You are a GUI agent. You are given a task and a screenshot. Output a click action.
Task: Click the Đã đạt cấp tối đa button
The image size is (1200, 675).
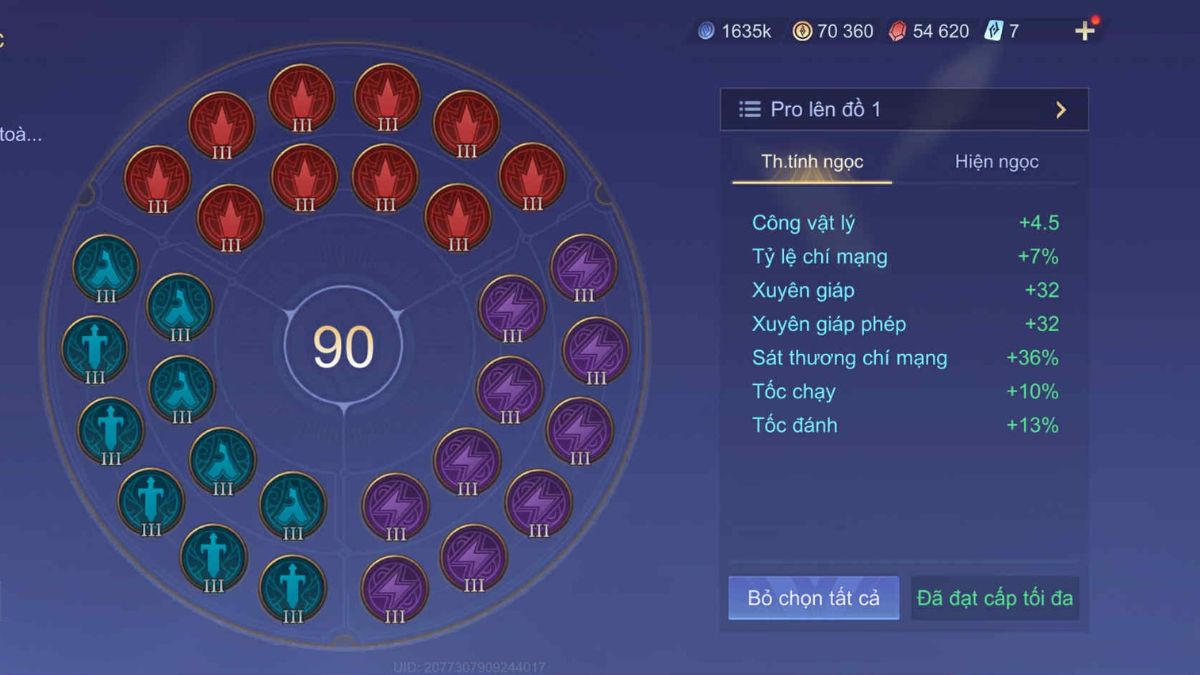tap(994, 598)
